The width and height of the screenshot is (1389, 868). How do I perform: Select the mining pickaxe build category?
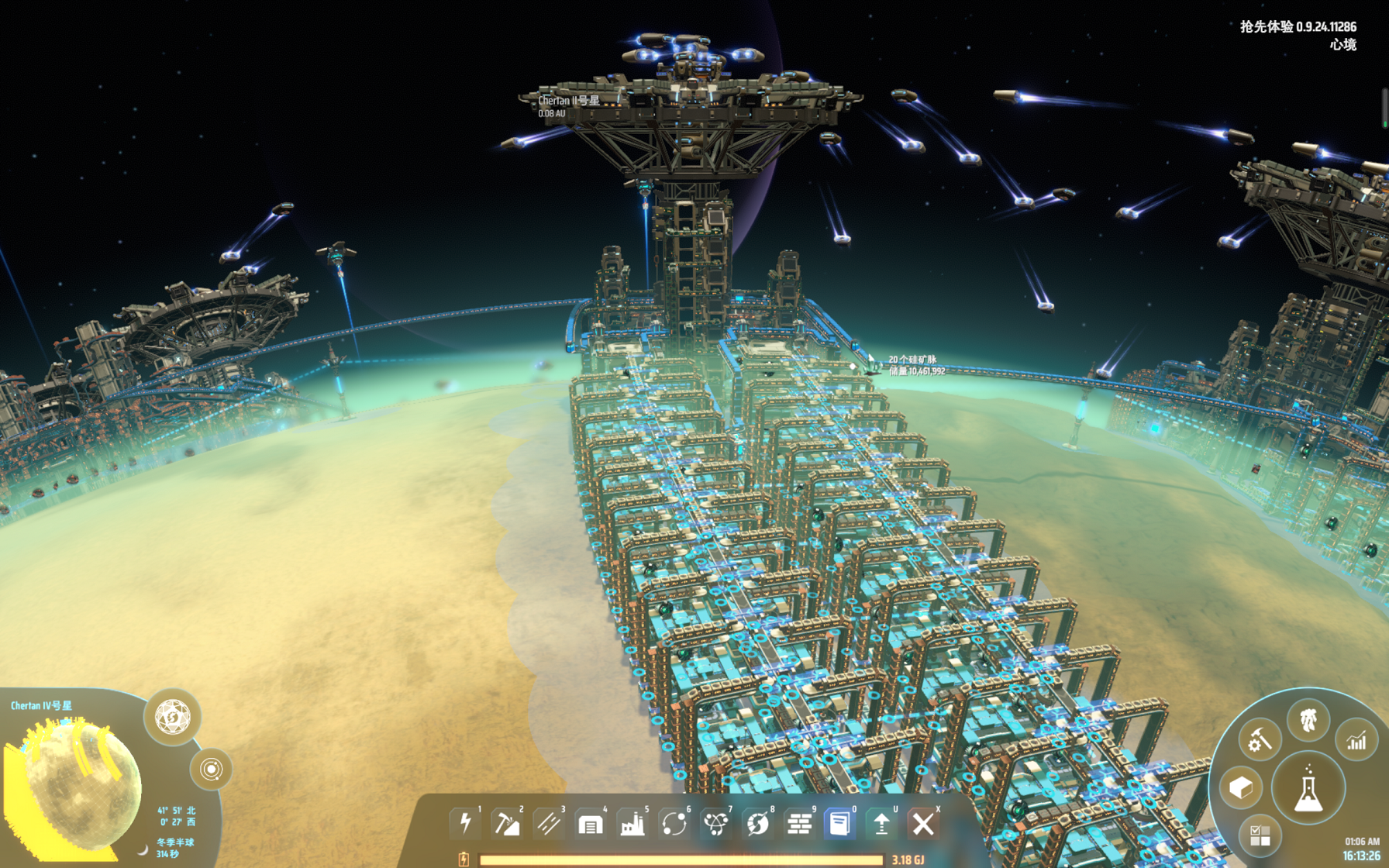coord(507,823)
